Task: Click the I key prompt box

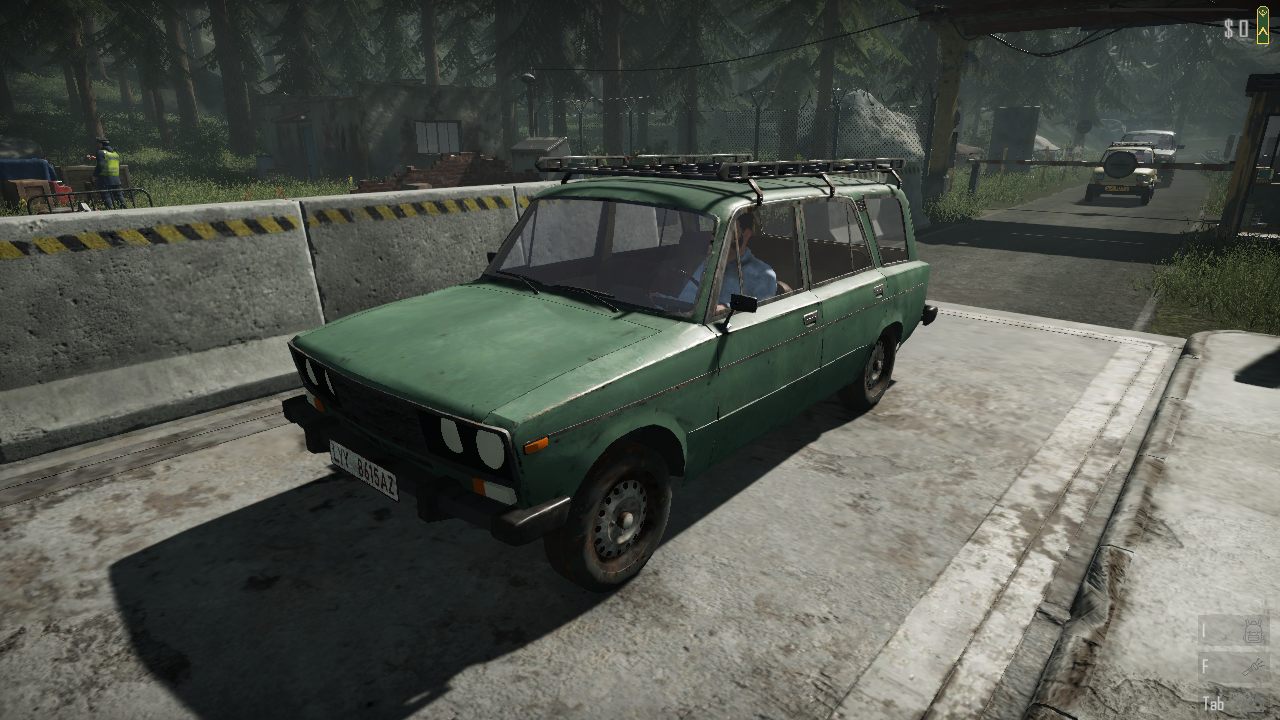Action: (x=1204, y=630)
